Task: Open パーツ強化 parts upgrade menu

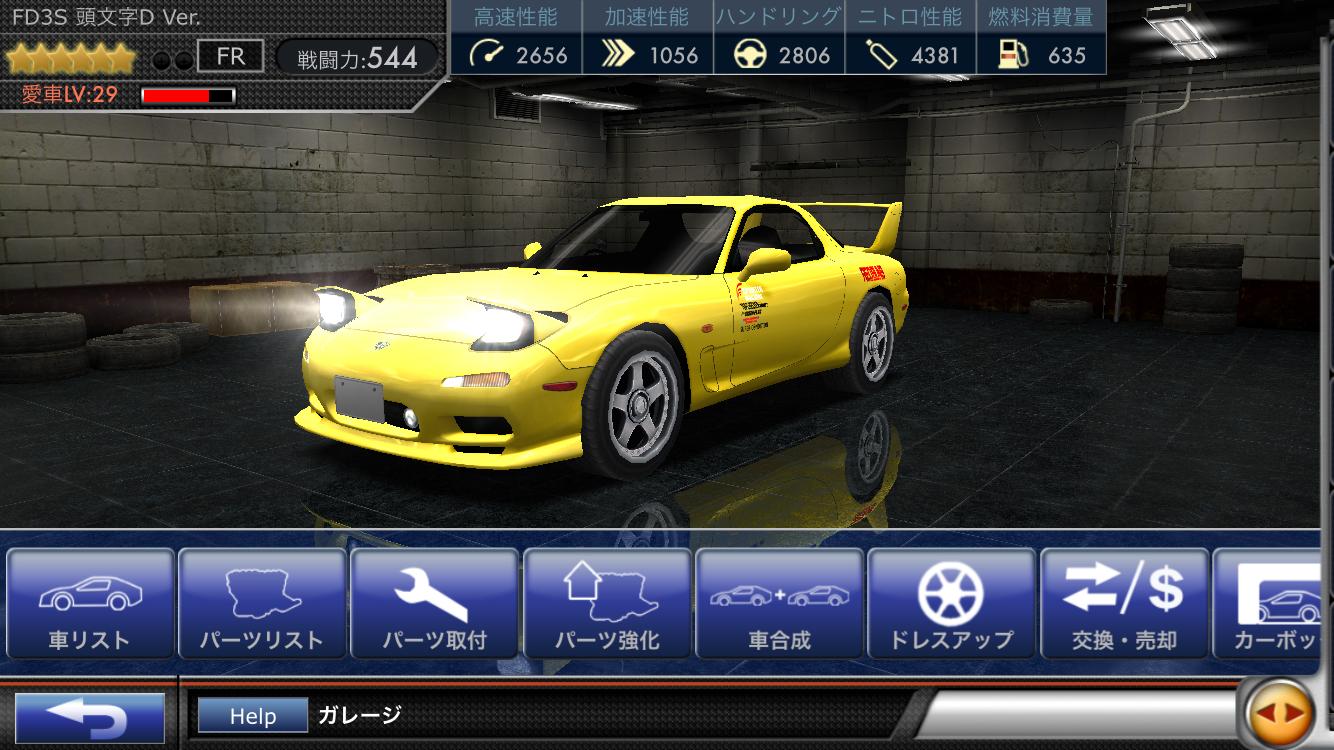Action: click(x=607, y=603)
